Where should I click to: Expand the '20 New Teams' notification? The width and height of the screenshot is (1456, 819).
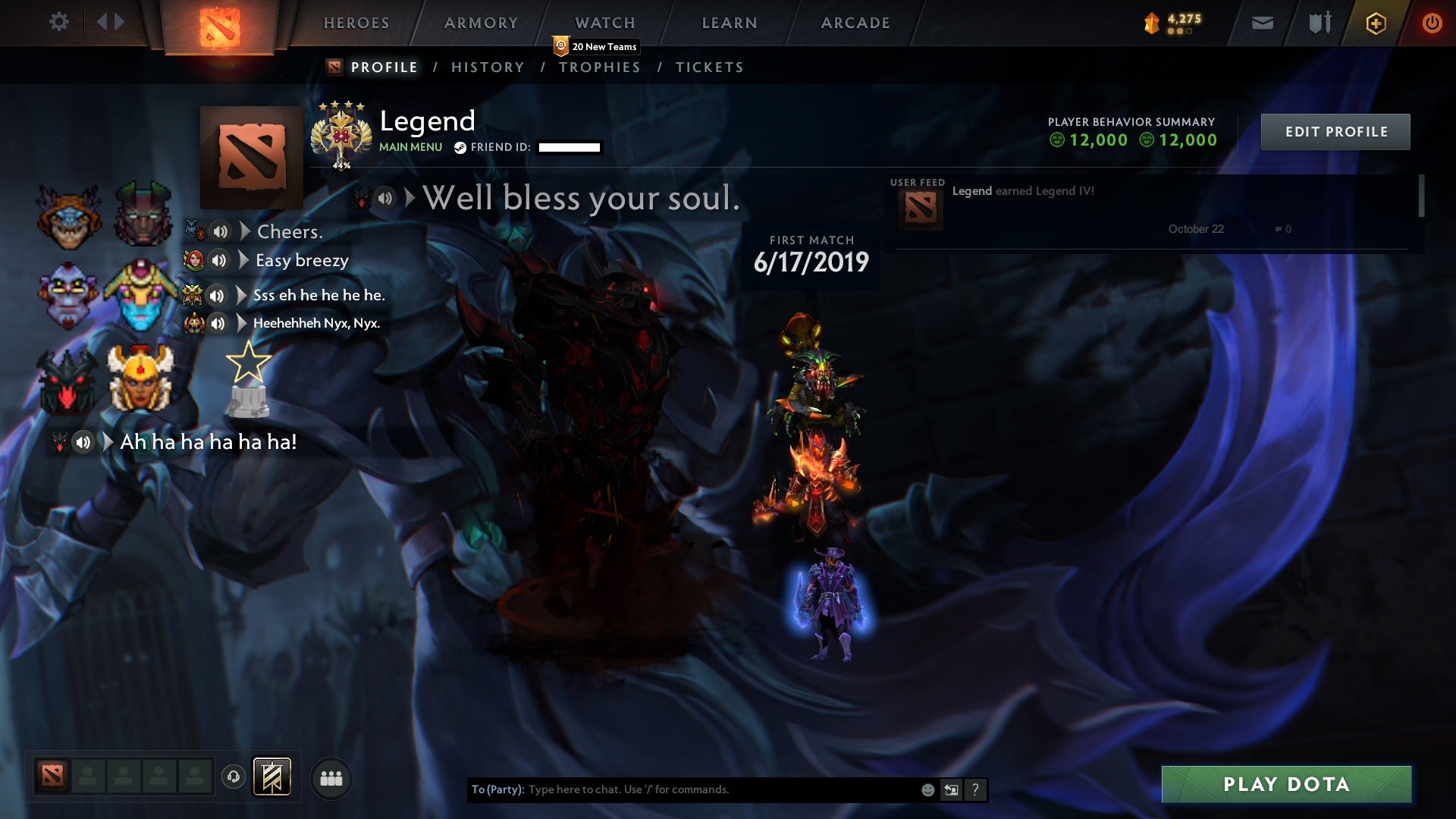pos(595,46)
